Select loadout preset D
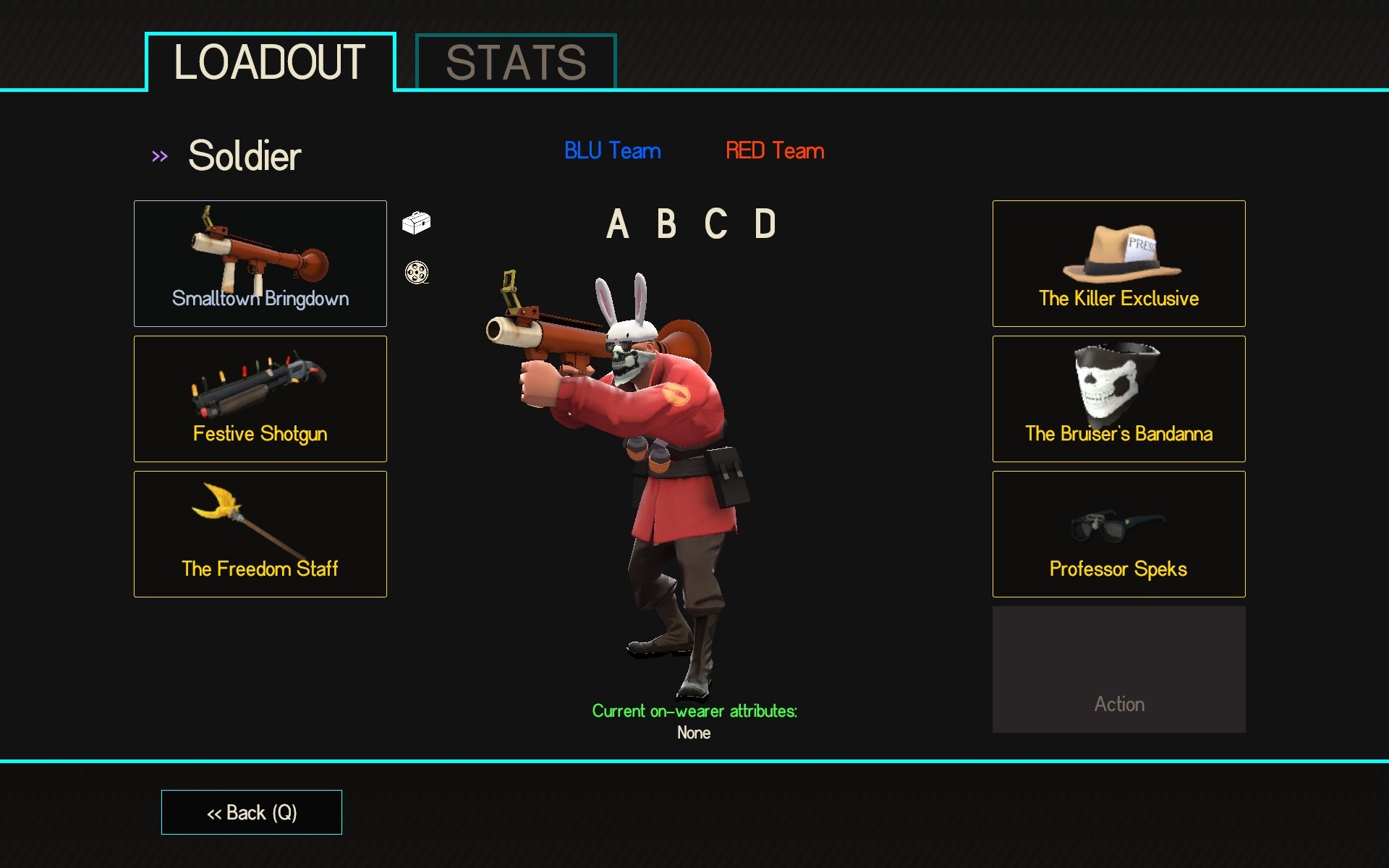Viewport: 1389px width, 868px height. (x=765, y=226)
